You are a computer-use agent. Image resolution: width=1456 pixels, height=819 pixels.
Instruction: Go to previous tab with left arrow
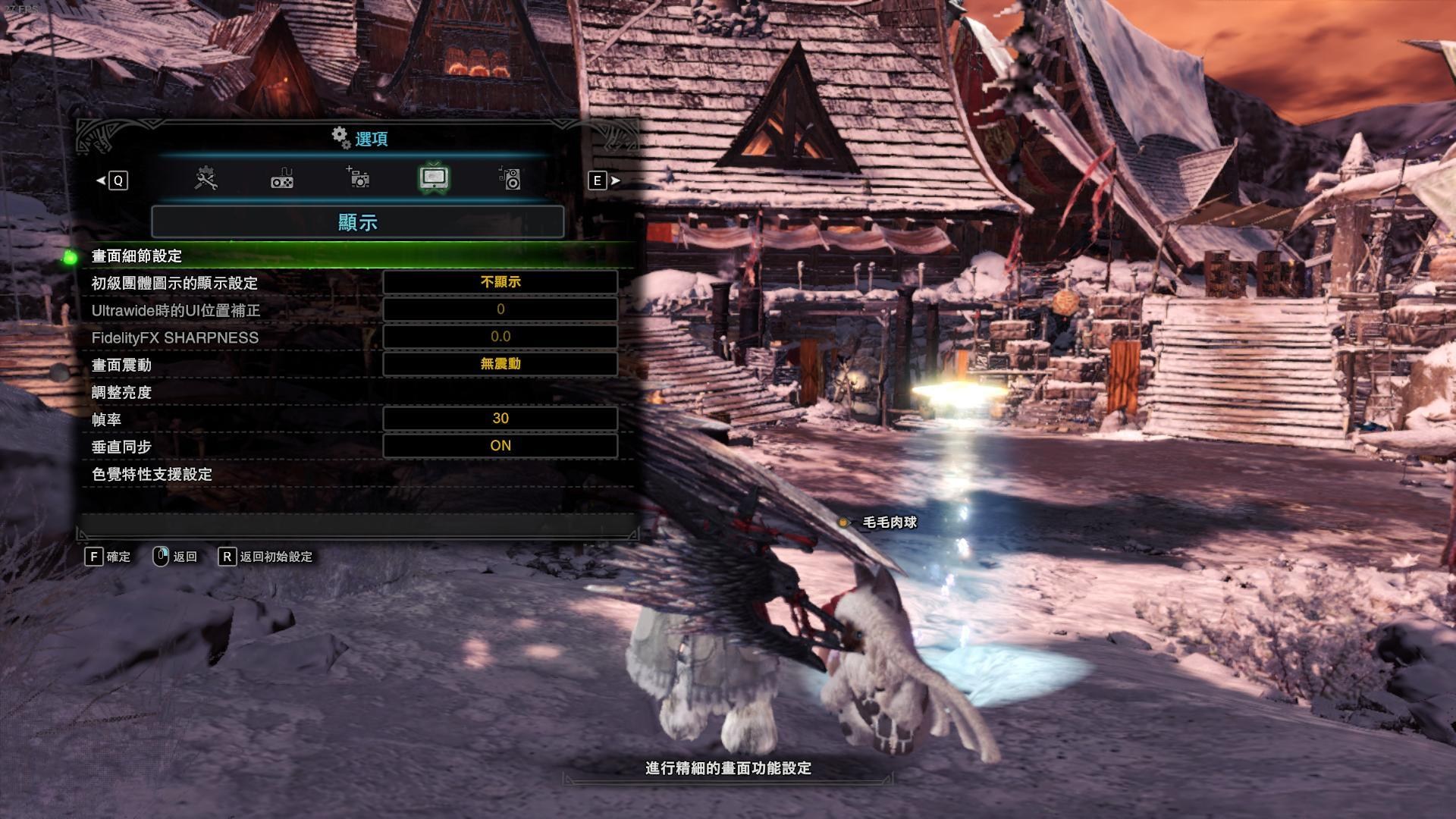pyautogui.click(x=111, y=180)
